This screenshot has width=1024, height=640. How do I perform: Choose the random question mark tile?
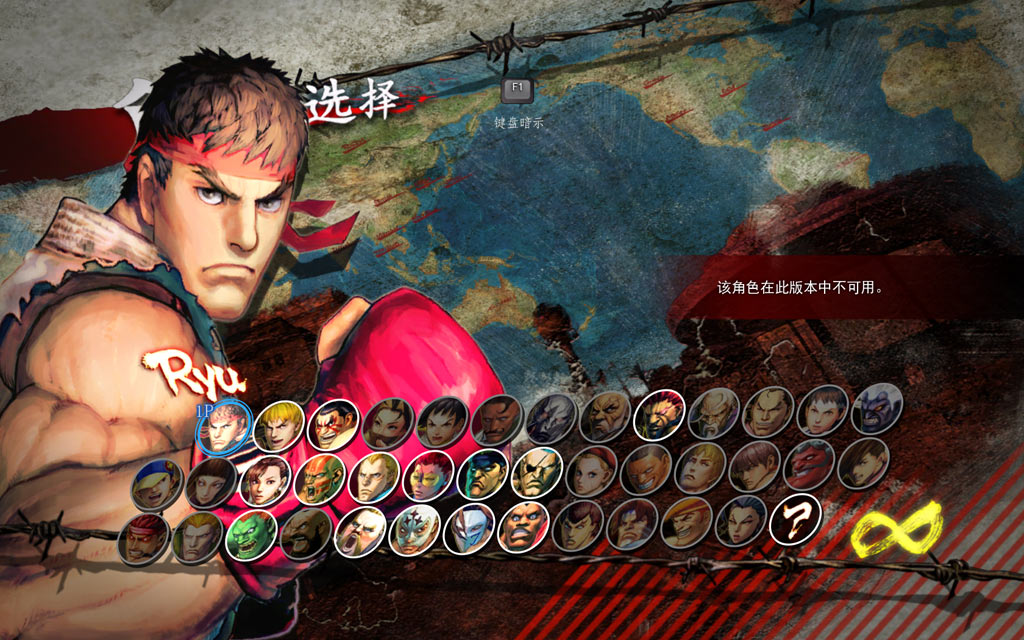(795, 519)
